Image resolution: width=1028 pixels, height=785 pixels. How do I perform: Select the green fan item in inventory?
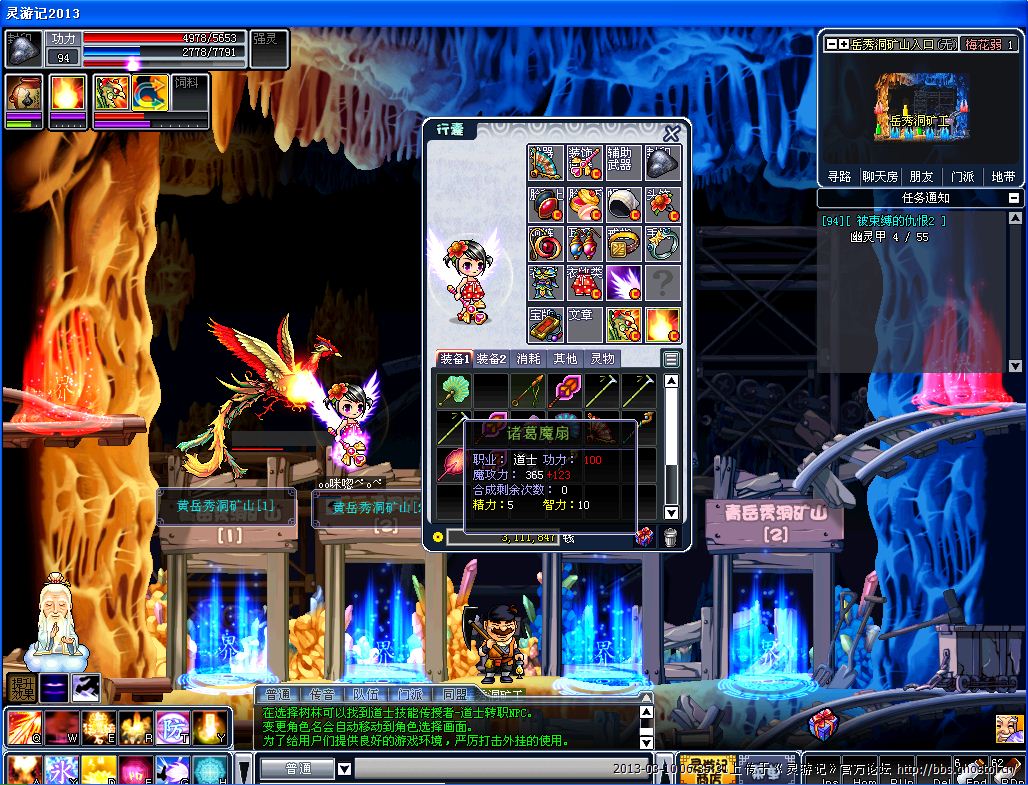[452, 390]
